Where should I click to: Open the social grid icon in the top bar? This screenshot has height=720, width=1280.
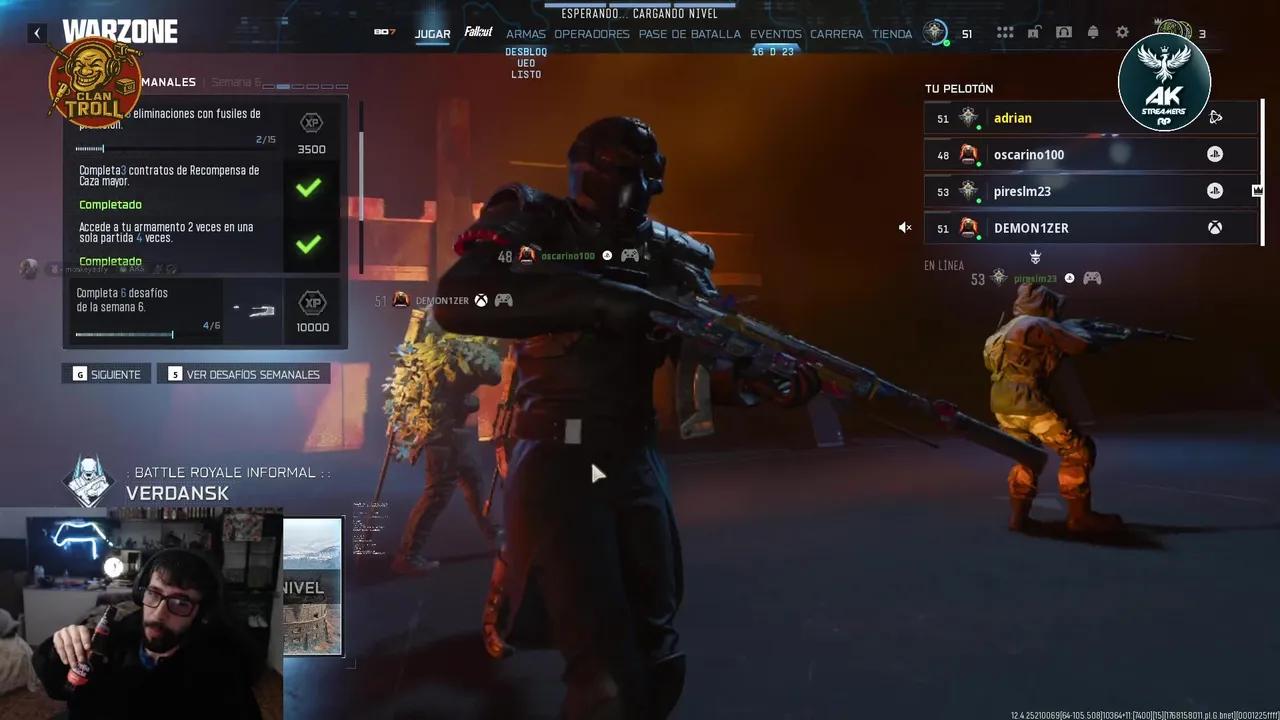(1004, 32)
